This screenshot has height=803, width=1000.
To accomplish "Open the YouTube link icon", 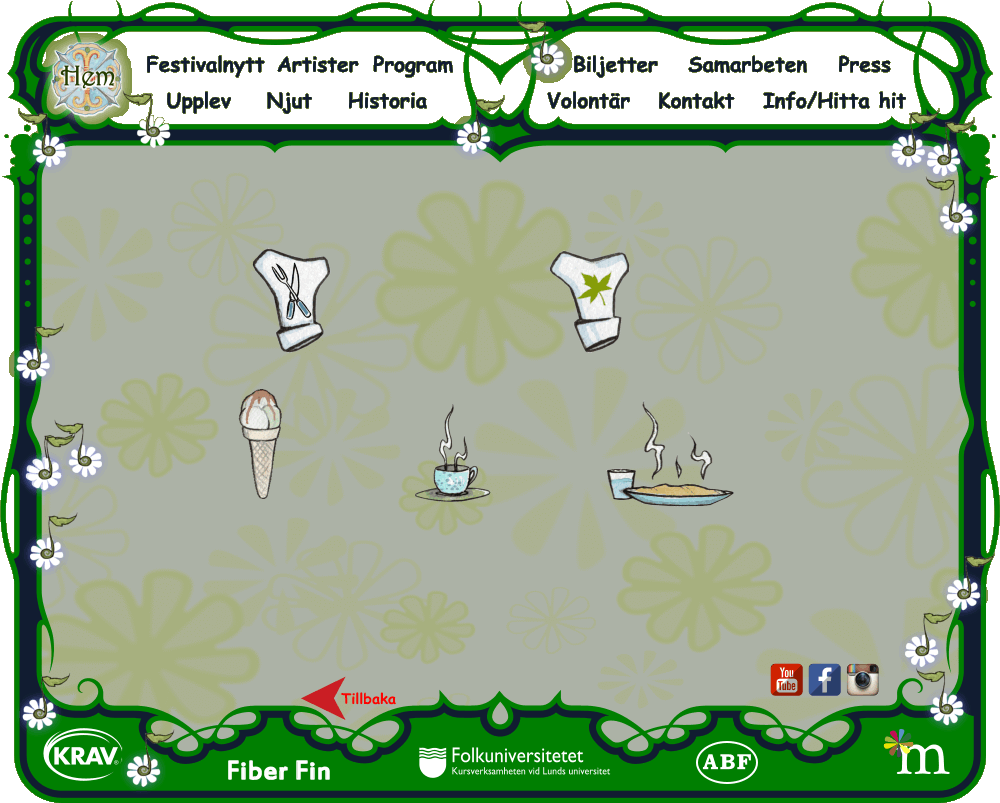I will coord(787,680).
